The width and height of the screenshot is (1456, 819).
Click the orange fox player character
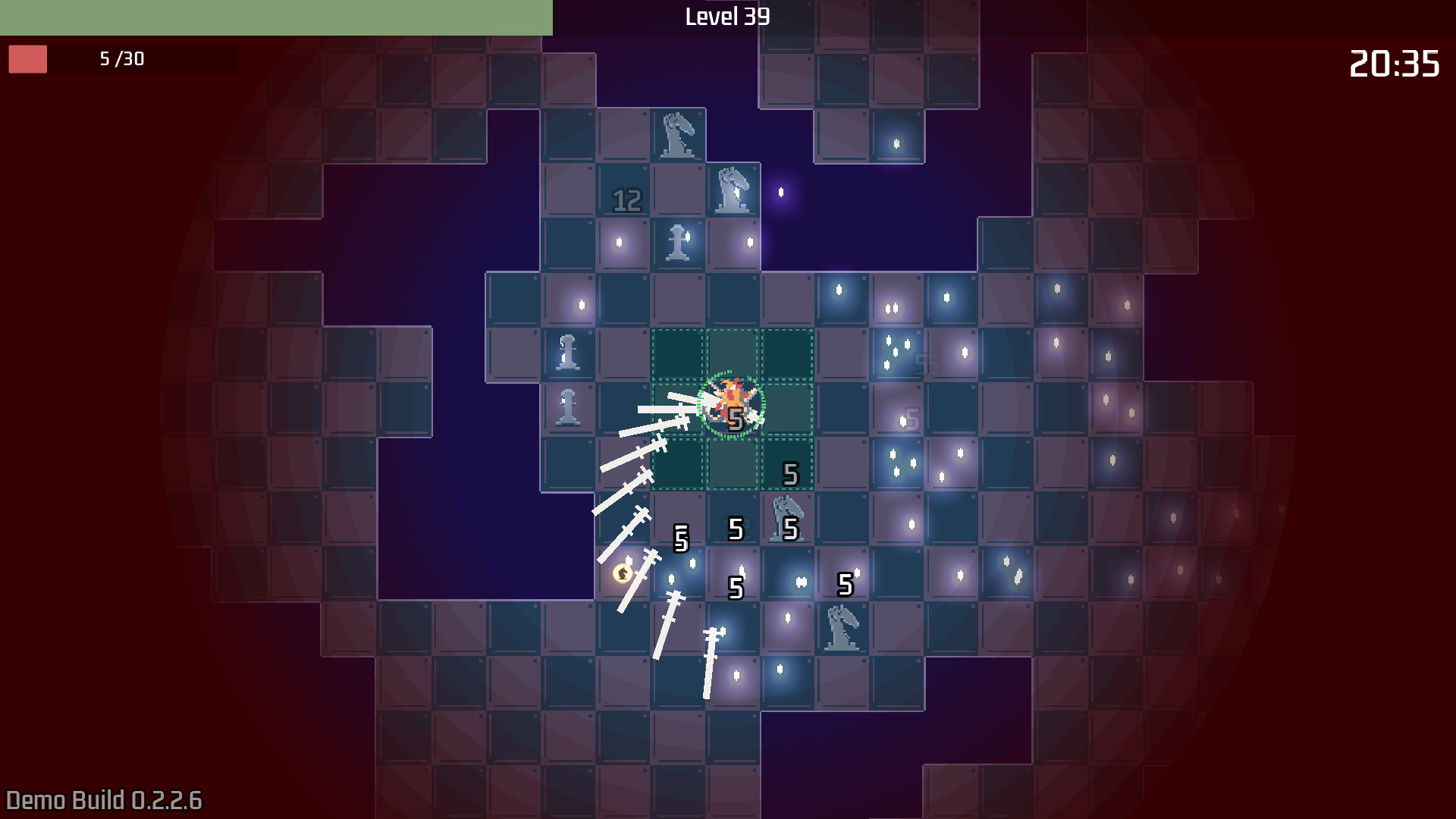click(730, 402)
